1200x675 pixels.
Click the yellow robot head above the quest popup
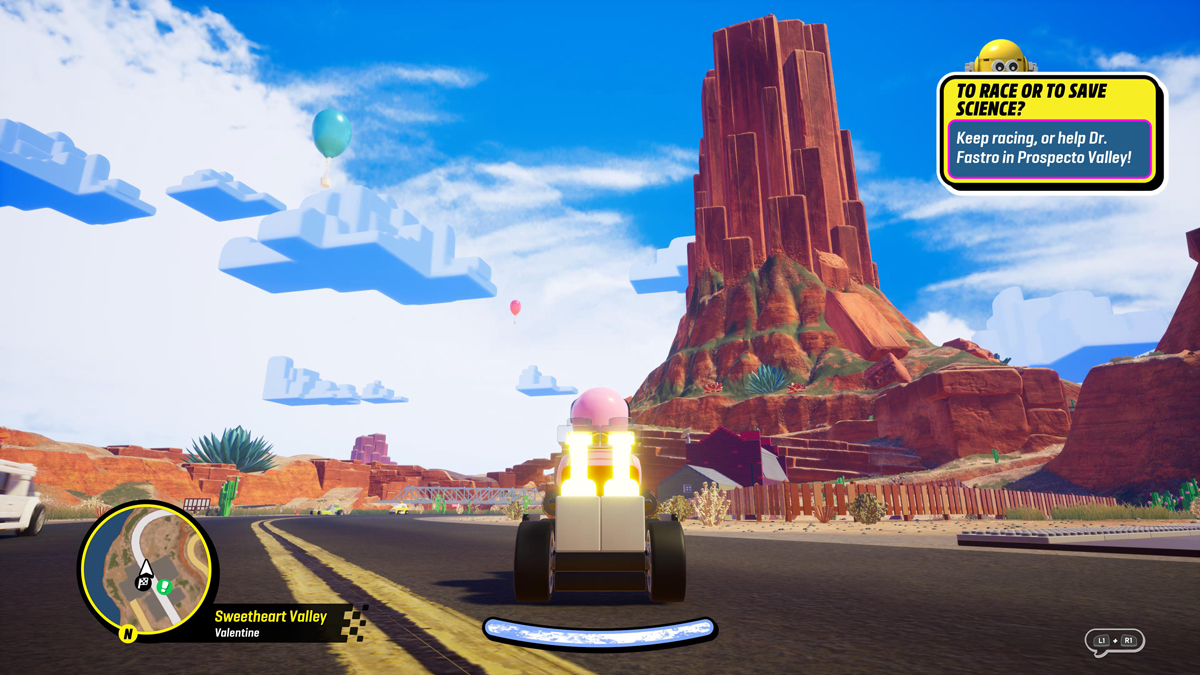(1001, 57)
